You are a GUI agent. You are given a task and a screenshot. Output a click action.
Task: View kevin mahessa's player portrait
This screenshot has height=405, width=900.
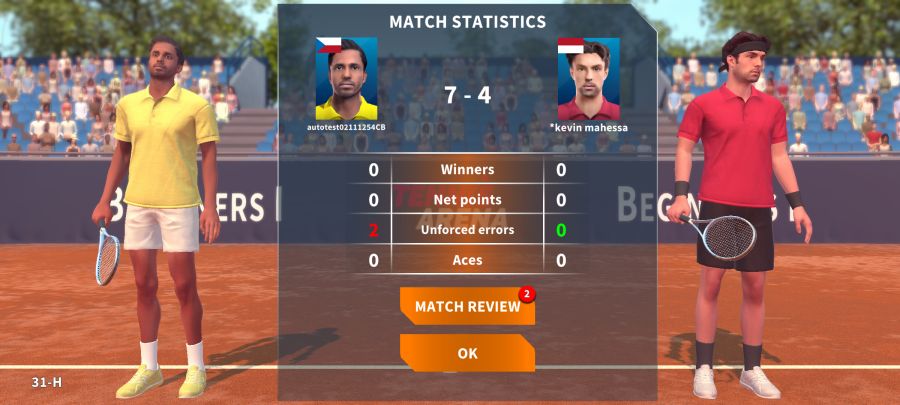pyautogui.click(x=588, y=80)
